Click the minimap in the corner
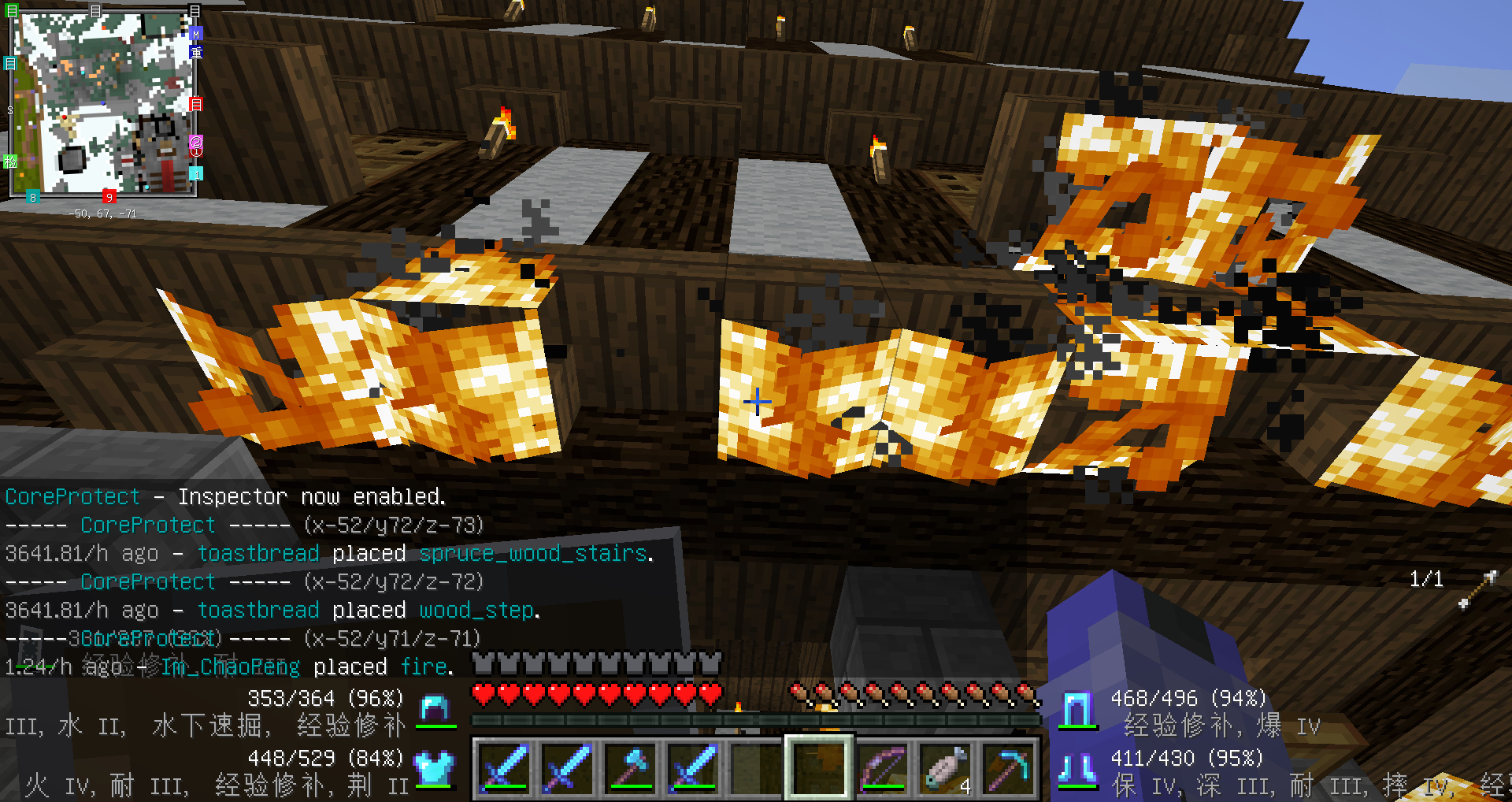Screen dimensions: 1512x802 tap(102, 104)
